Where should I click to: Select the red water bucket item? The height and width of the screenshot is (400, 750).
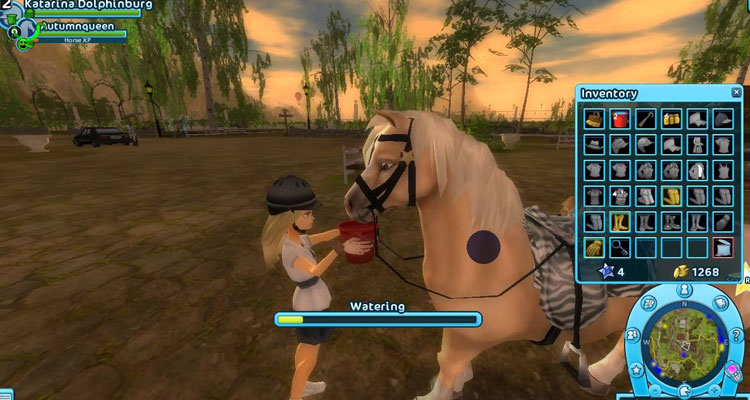pos(620,120)
